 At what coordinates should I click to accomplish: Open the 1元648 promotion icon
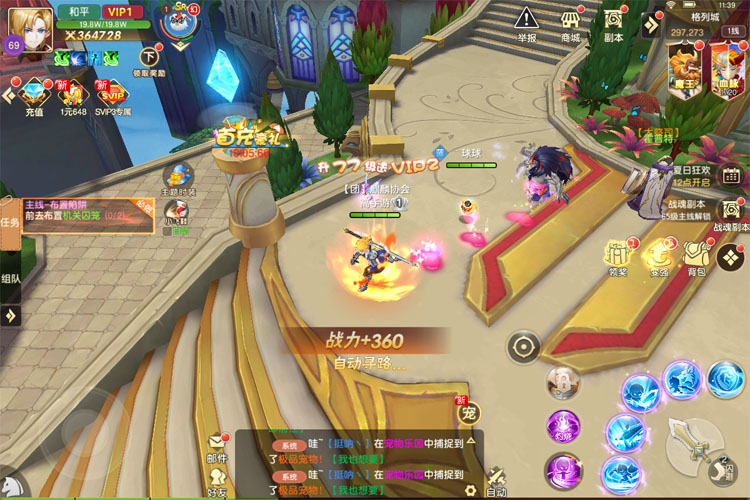73,98
